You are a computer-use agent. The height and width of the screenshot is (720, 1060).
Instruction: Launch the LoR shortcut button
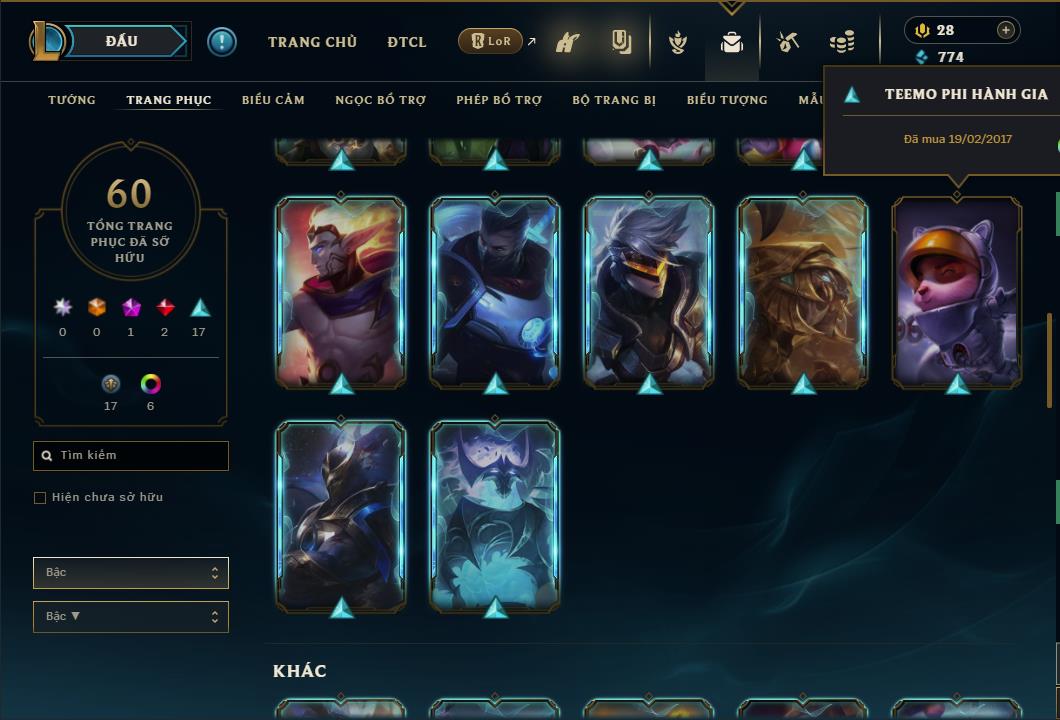(x=490, y=41)
